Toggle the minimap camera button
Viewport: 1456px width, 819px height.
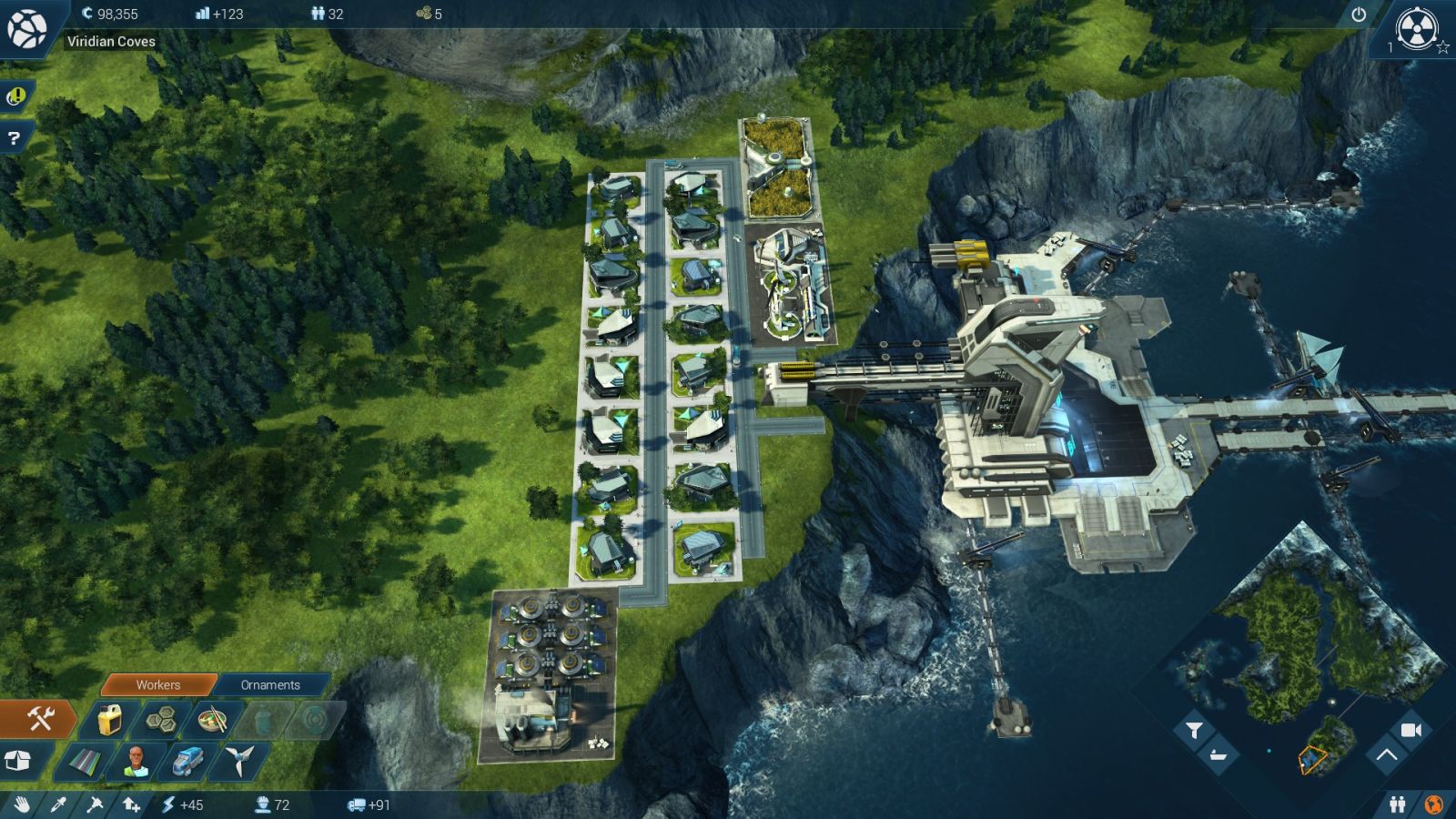[x=1410, y=730]
